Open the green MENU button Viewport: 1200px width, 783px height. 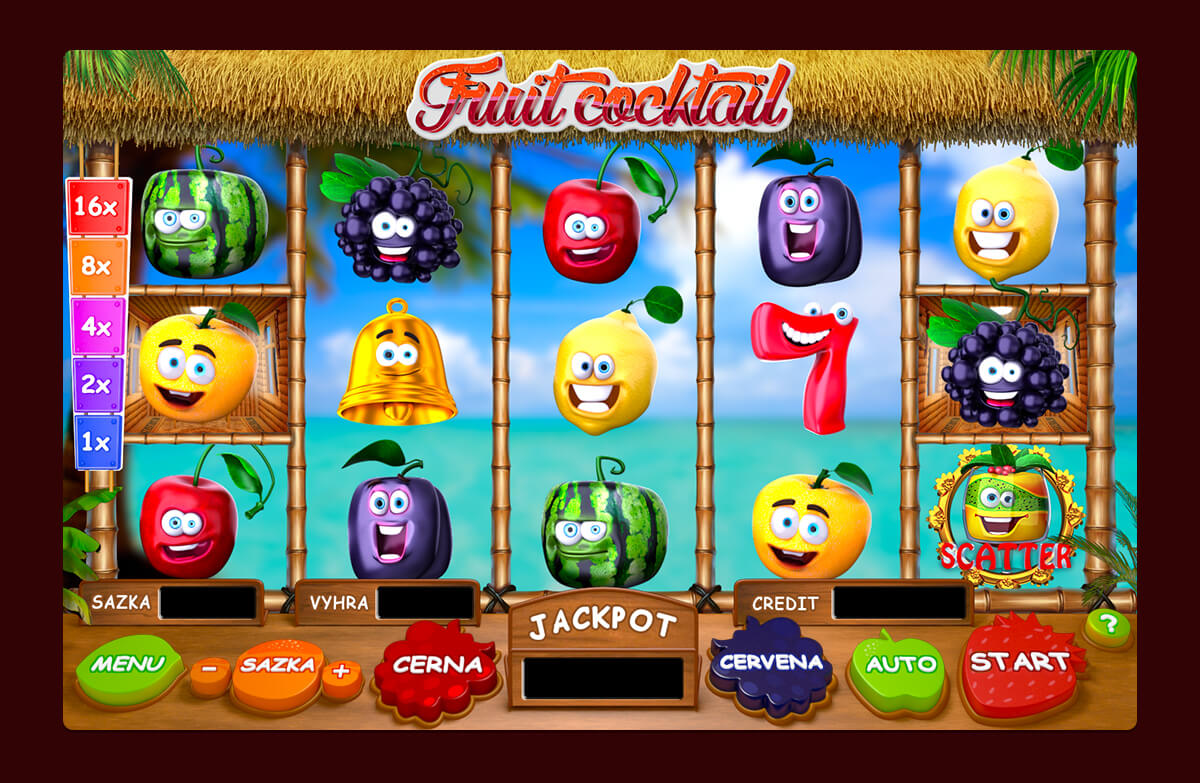click(x=129, y=667)
